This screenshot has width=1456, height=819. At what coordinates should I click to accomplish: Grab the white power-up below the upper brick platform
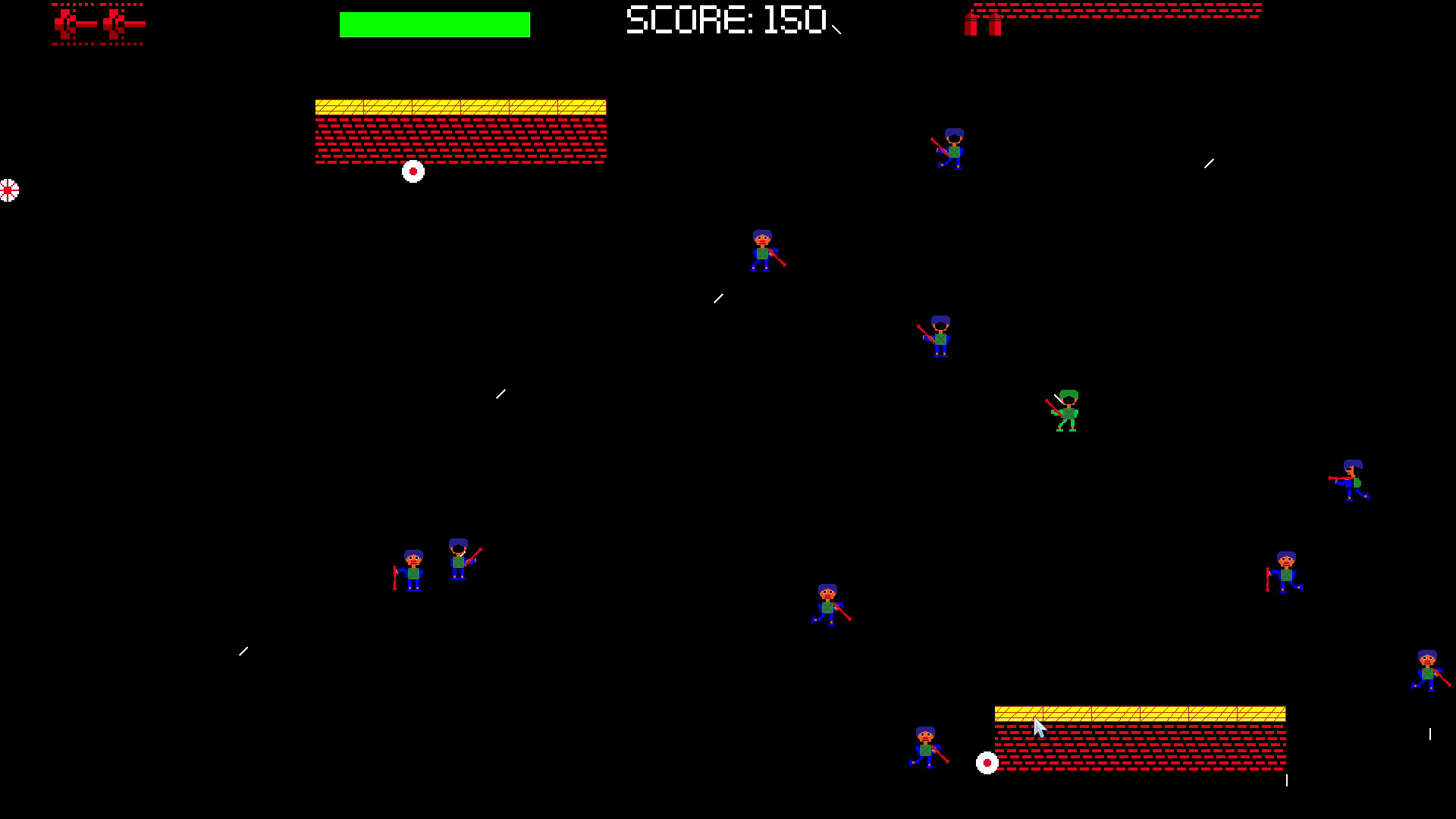click(412, 171)
